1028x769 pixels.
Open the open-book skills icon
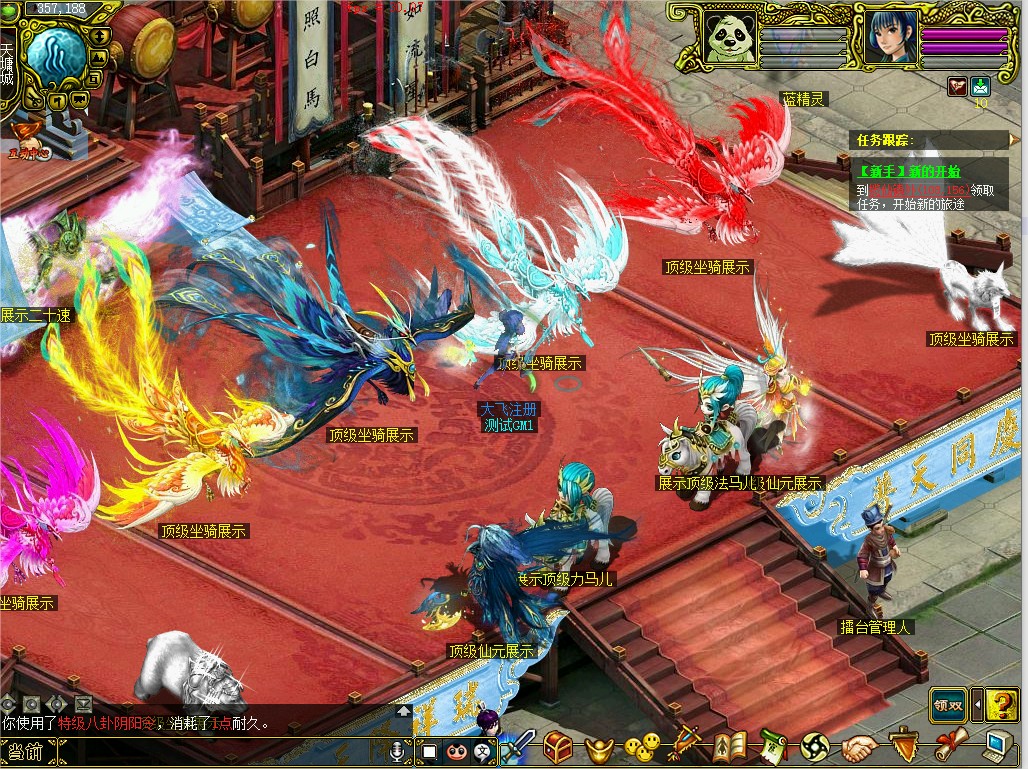coord(731,746)
